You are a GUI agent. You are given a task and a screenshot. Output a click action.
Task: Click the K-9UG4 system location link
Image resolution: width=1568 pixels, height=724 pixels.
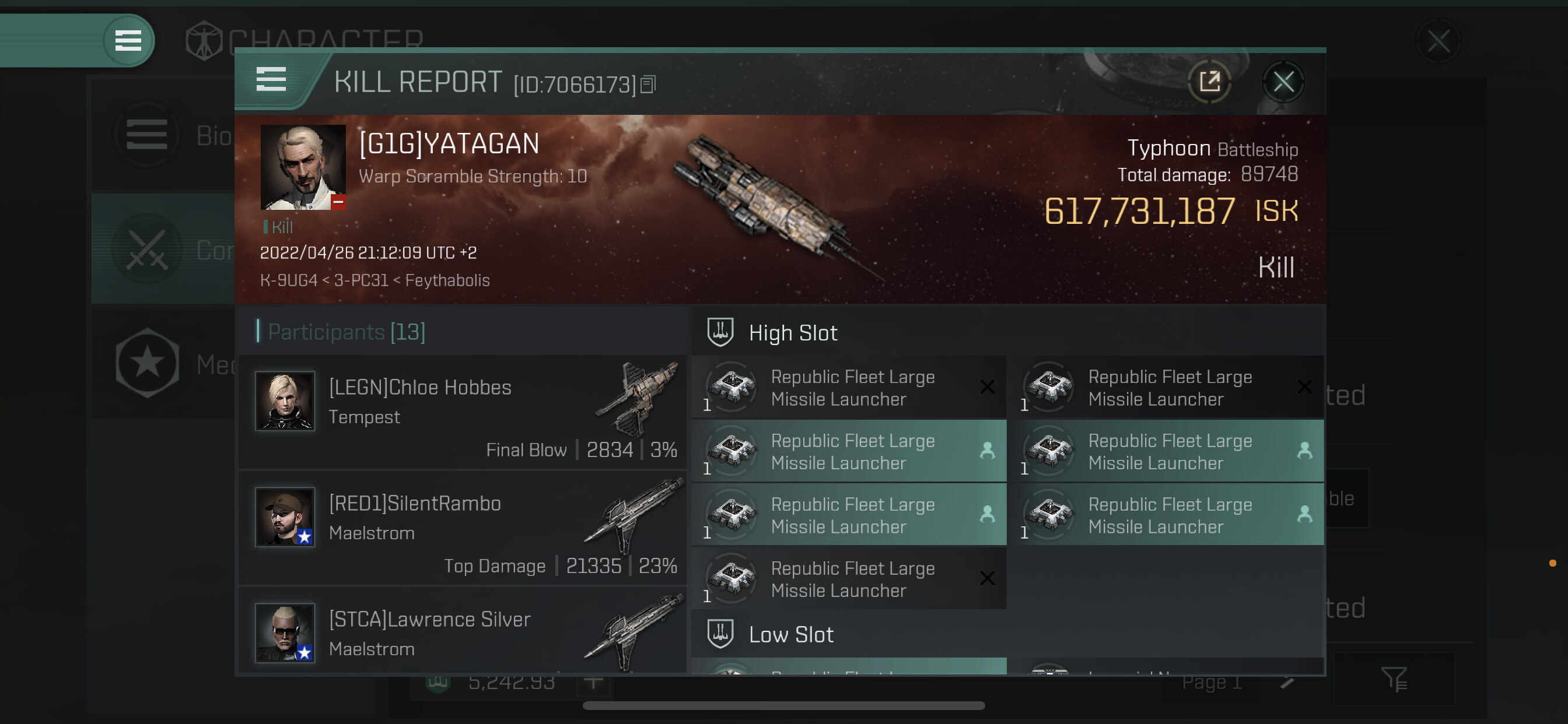click(289, 280)
